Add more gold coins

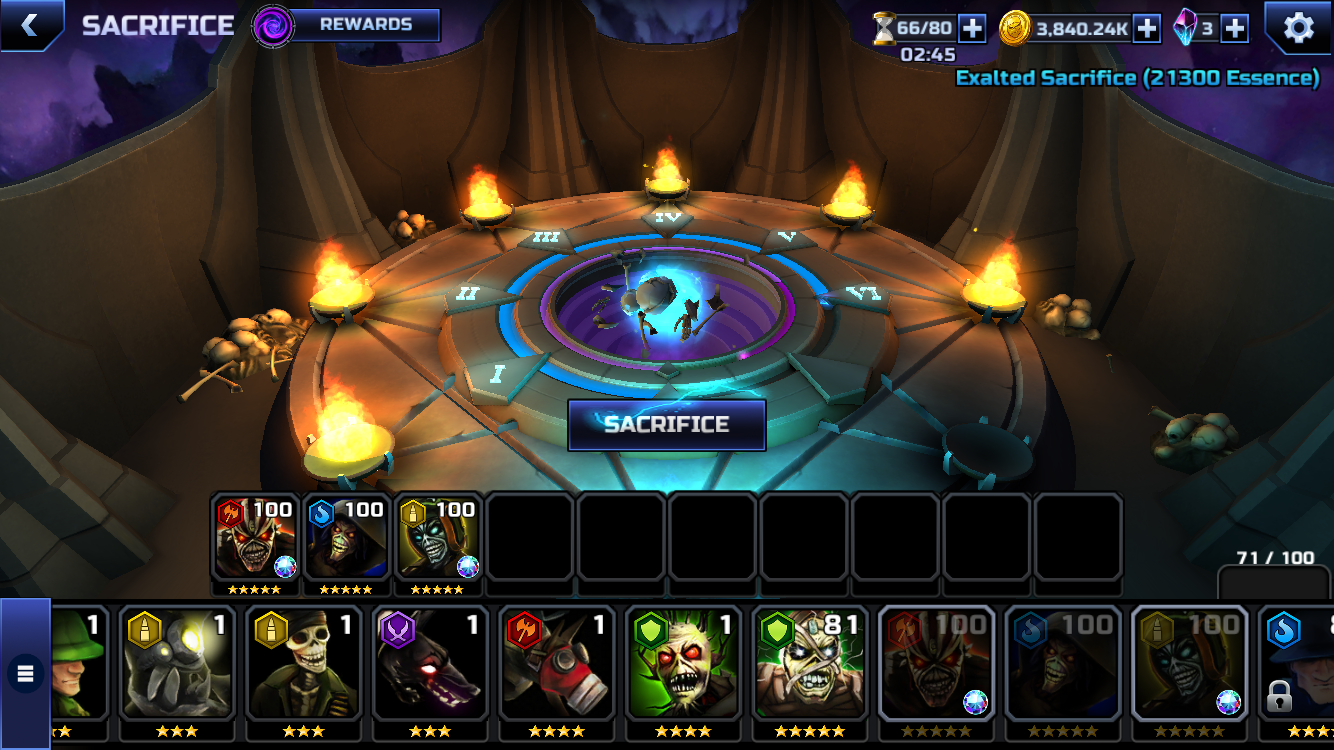pos(1147,29)
